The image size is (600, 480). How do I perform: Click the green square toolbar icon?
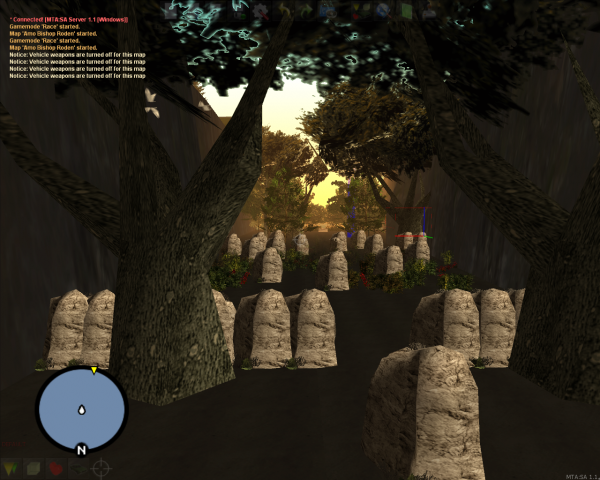pos(407,10)
